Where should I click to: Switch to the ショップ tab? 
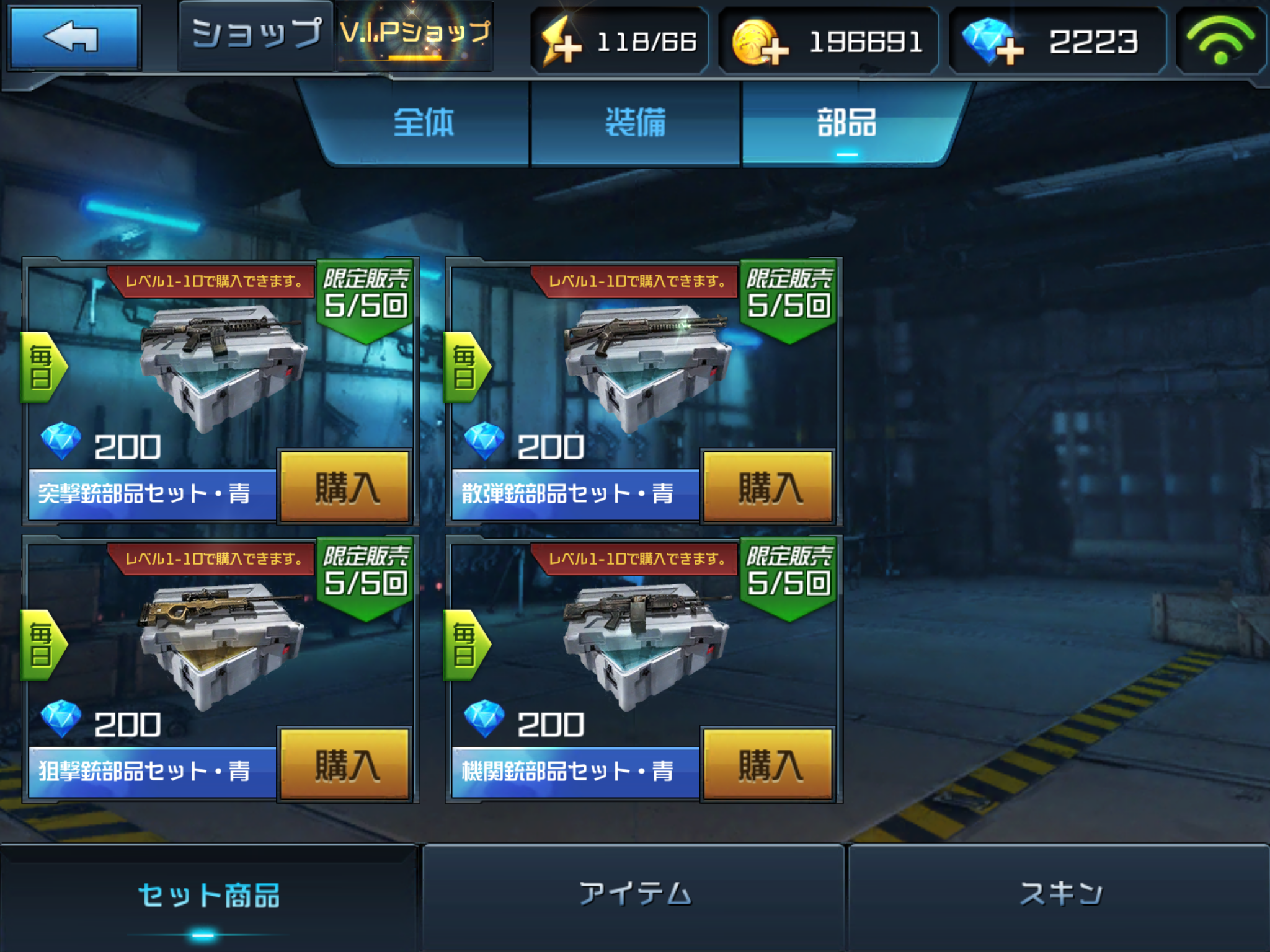point(256,35)
